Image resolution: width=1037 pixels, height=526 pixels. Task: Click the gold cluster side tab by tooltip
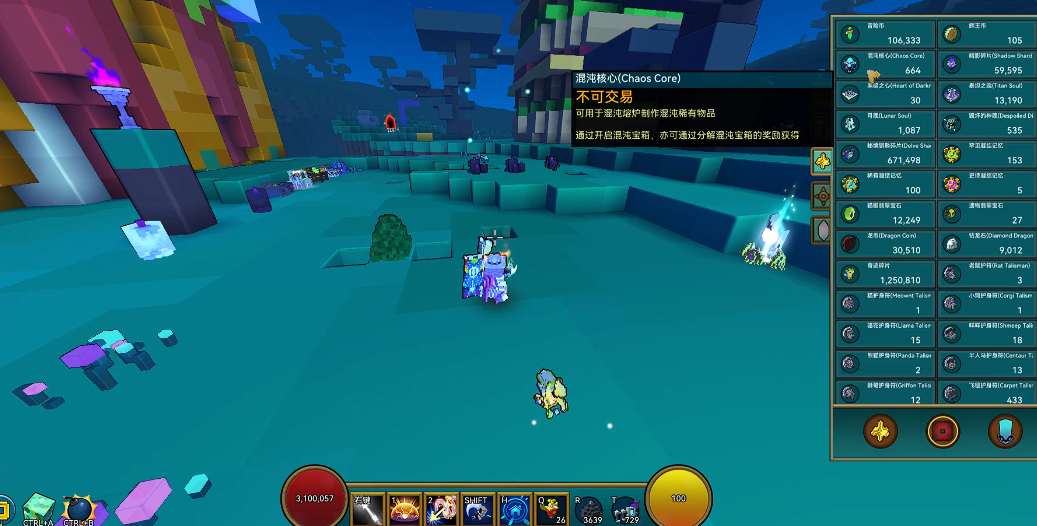(x=822, y=161)
